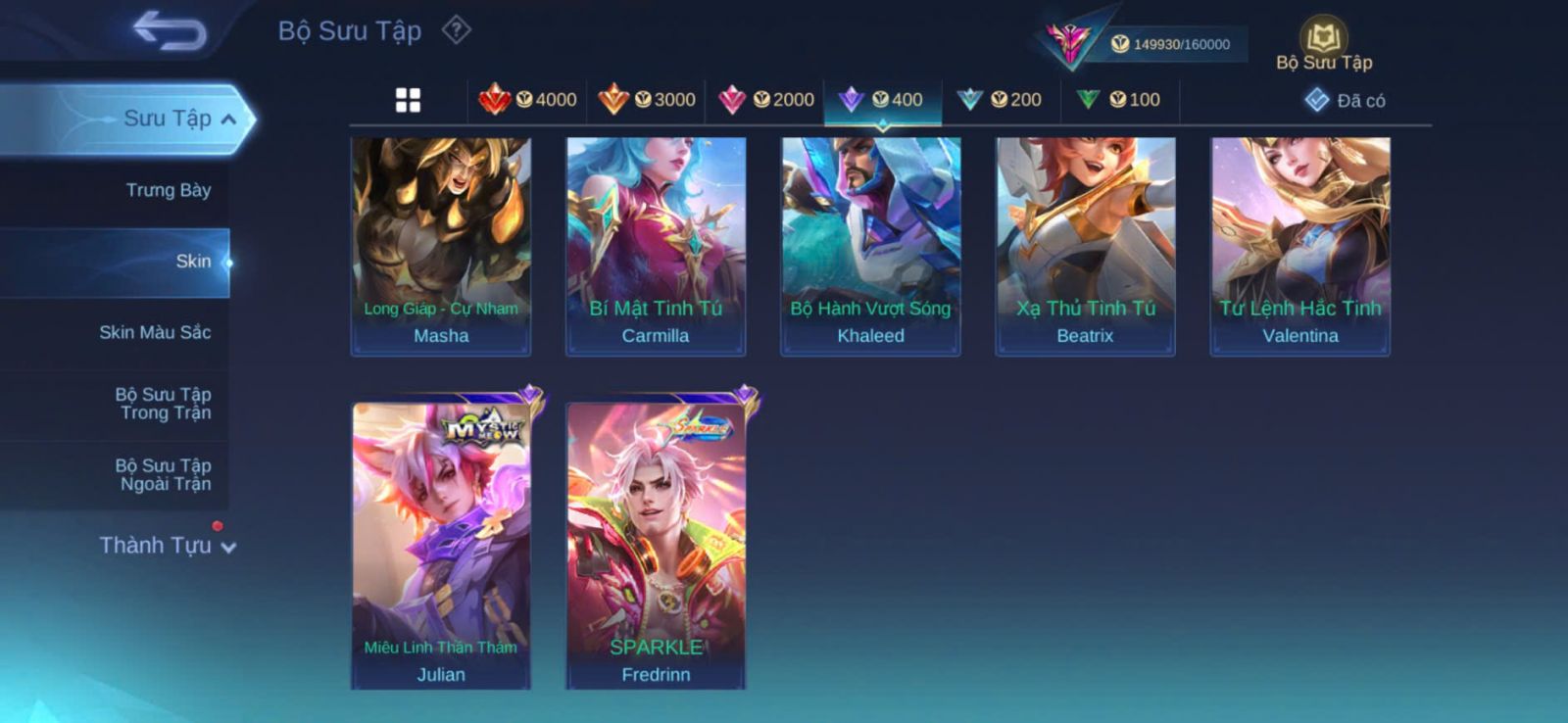Open Bộ Sưu Tập Trong Trận
This screenshot has width=1568, height=723.
[x=163, y=404]
